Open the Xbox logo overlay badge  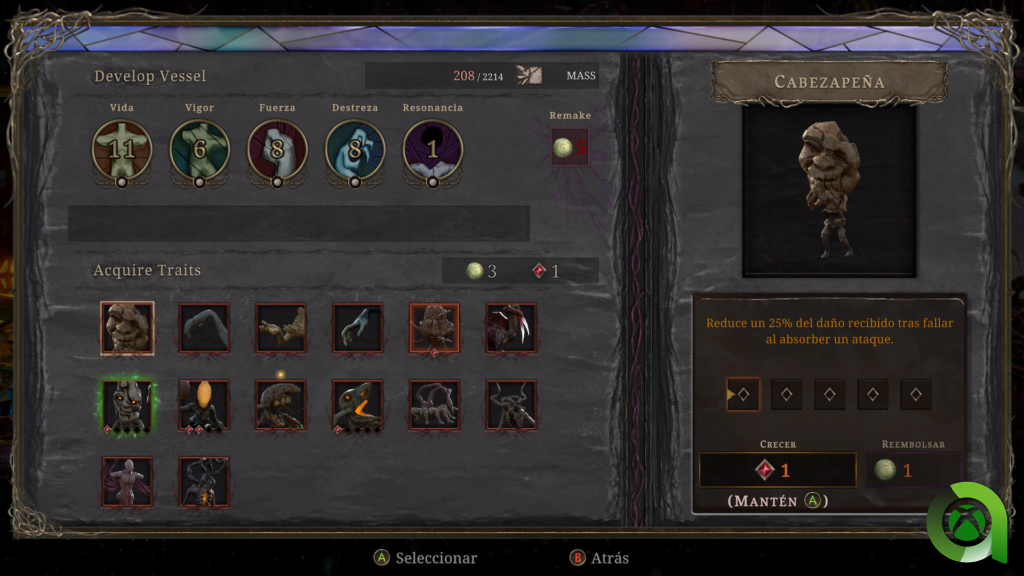pos(968,523)
